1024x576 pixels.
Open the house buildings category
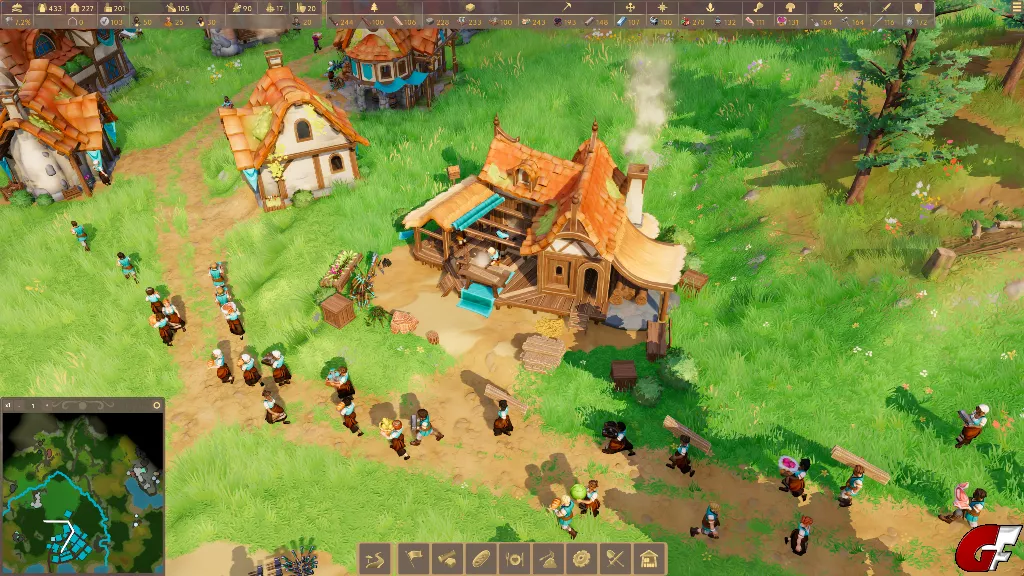pyautogui.click(x=649, y=558)
